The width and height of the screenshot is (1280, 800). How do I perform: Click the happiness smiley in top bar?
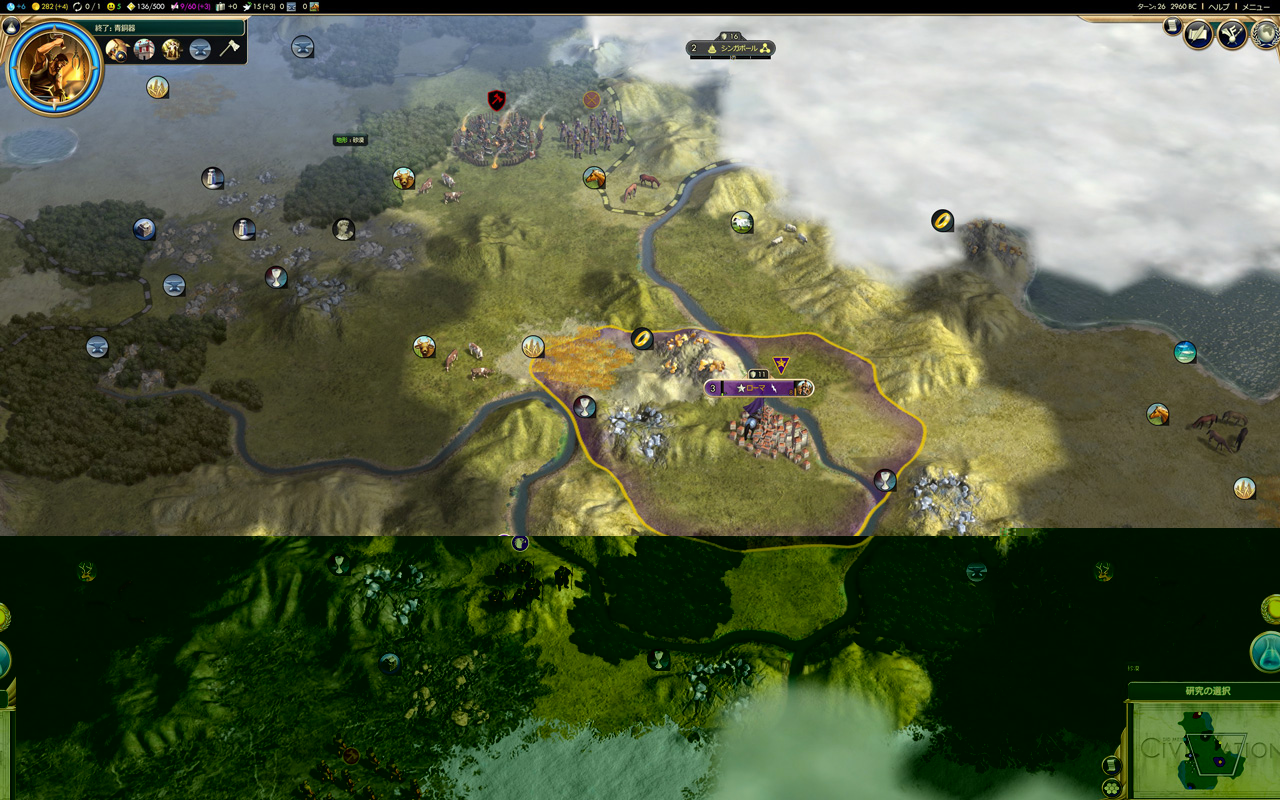[x=113, y=7]
